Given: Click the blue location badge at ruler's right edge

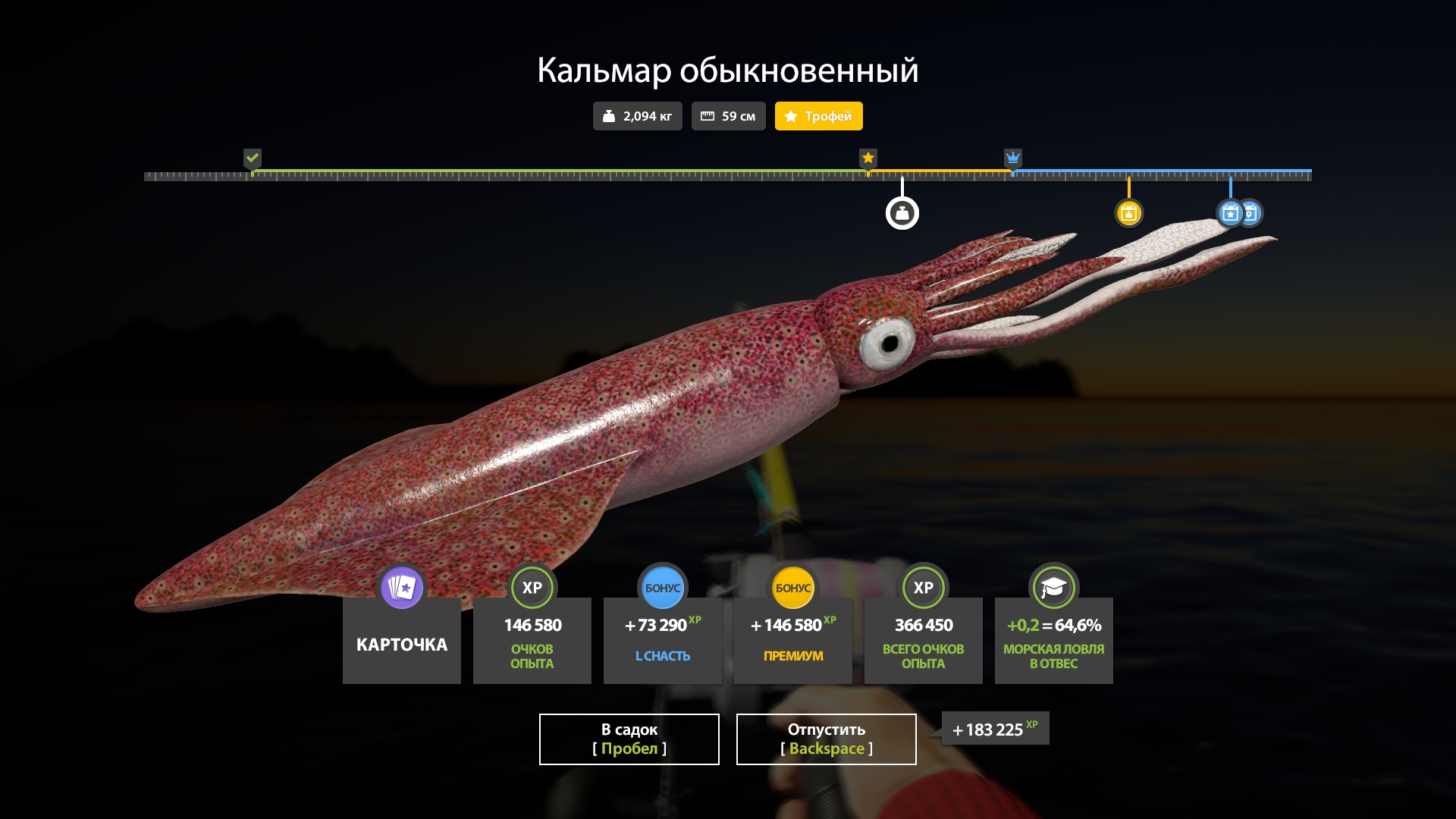Looking at the screenshot, I should (1251, 213).
